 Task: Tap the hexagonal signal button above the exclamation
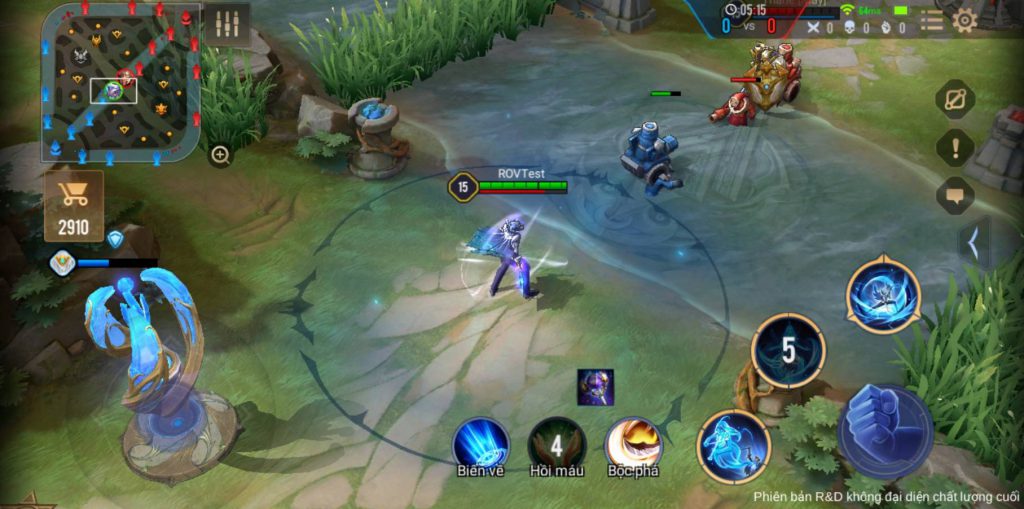[955, 100]
